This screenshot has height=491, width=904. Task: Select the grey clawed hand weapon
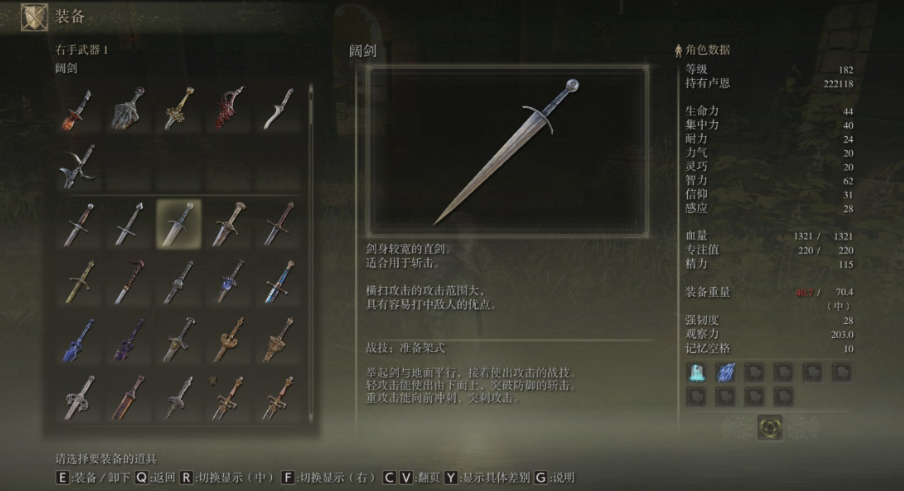coord(129,110)
